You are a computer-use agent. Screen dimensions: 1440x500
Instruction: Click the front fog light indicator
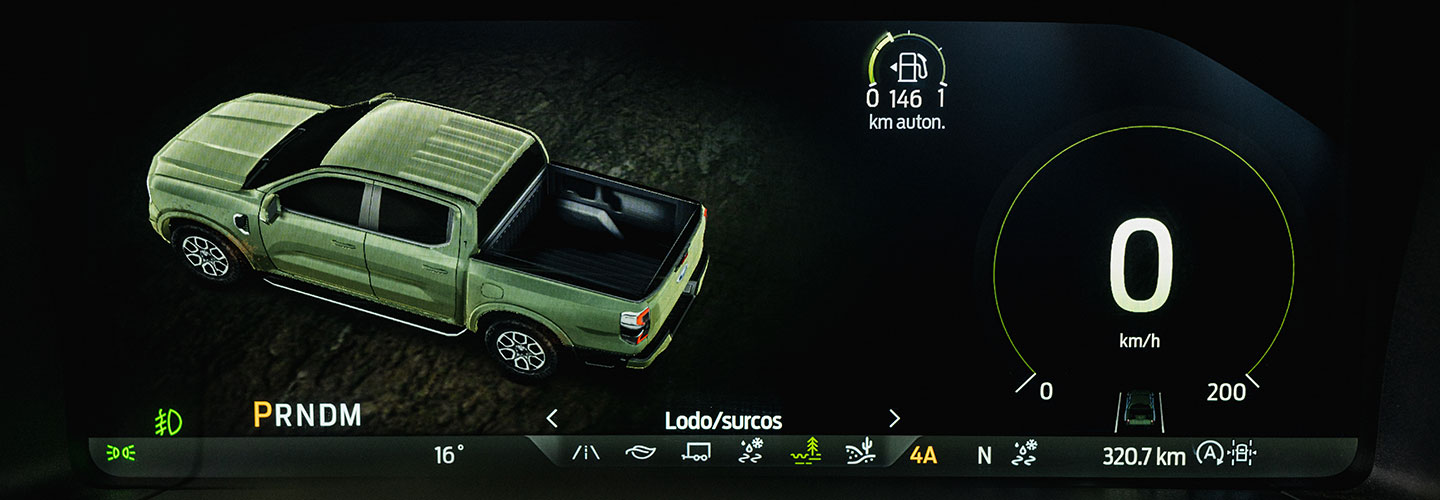[x=169, y=422]
